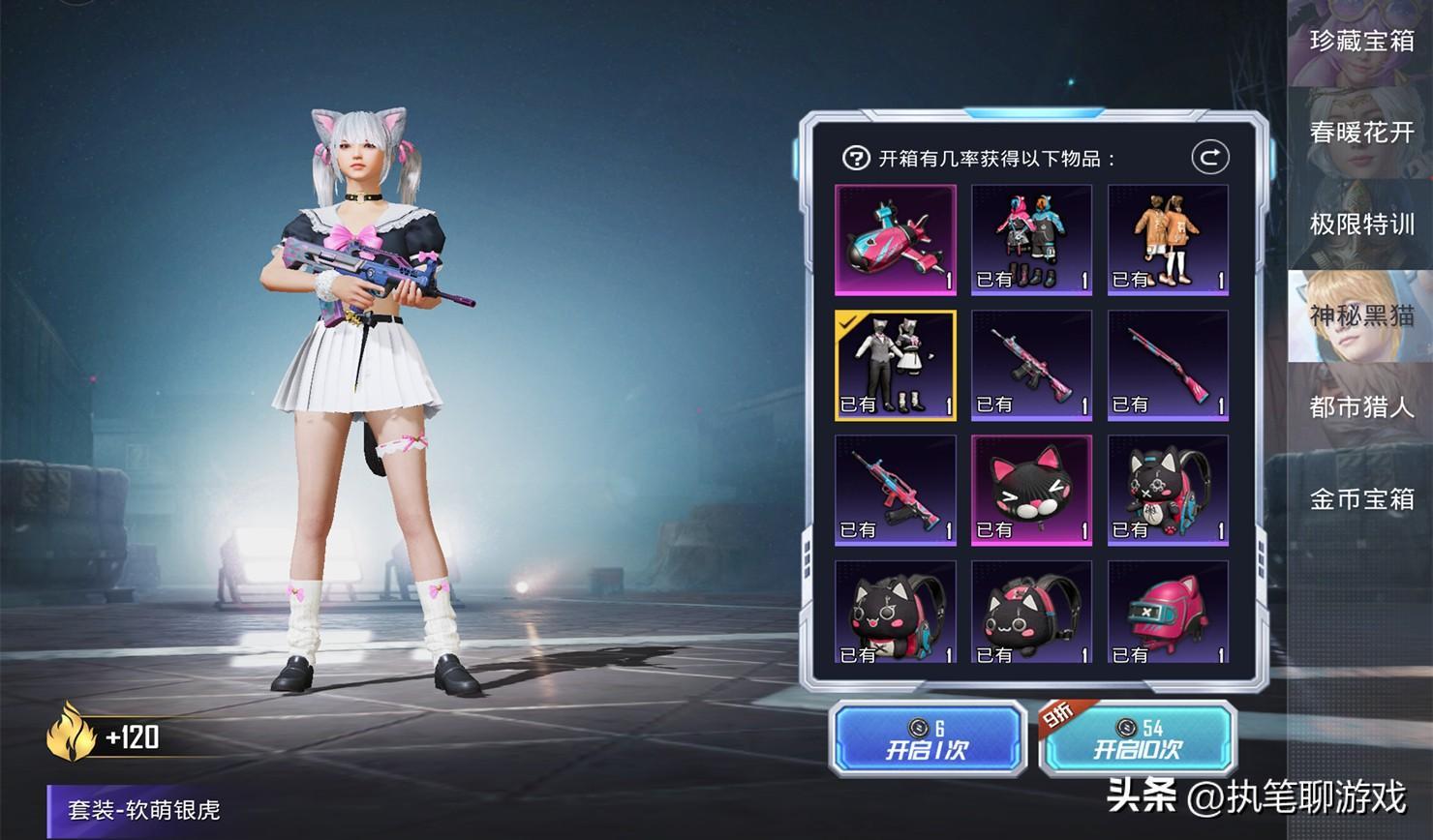Switch to the 珍藏宝箱 tab
Image resolution: width=1433 pixels, height=840 pixels.
[1361, 41]
